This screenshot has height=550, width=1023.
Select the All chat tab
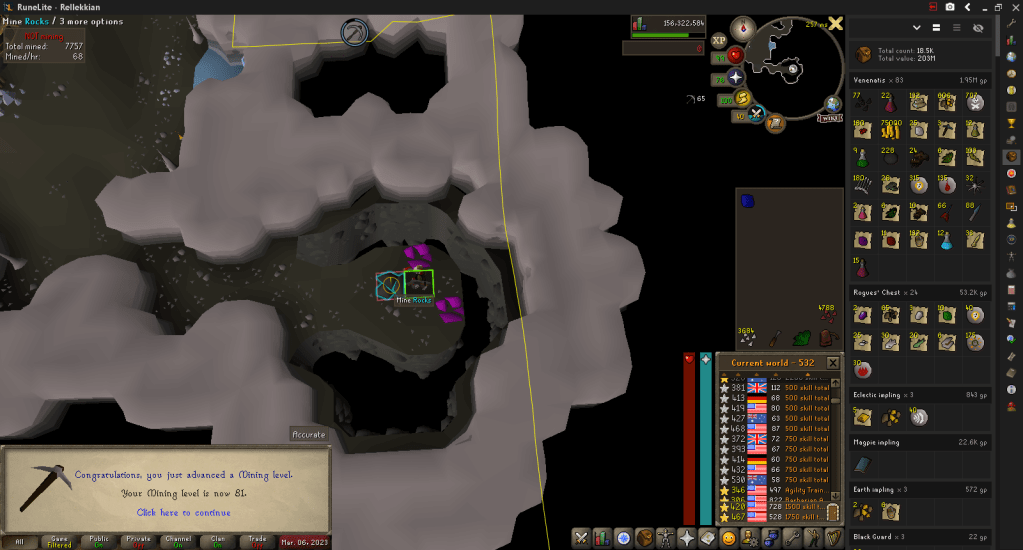pyautogui.click(x=17, y=541)
